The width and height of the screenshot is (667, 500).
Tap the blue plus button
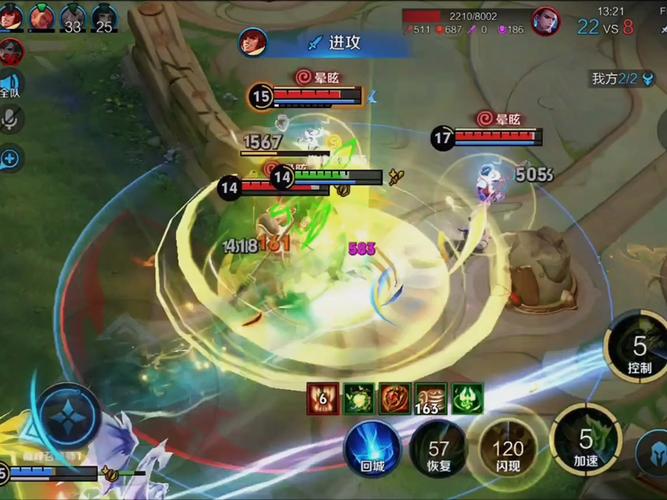pyautogui.click(x=10, y=157)
